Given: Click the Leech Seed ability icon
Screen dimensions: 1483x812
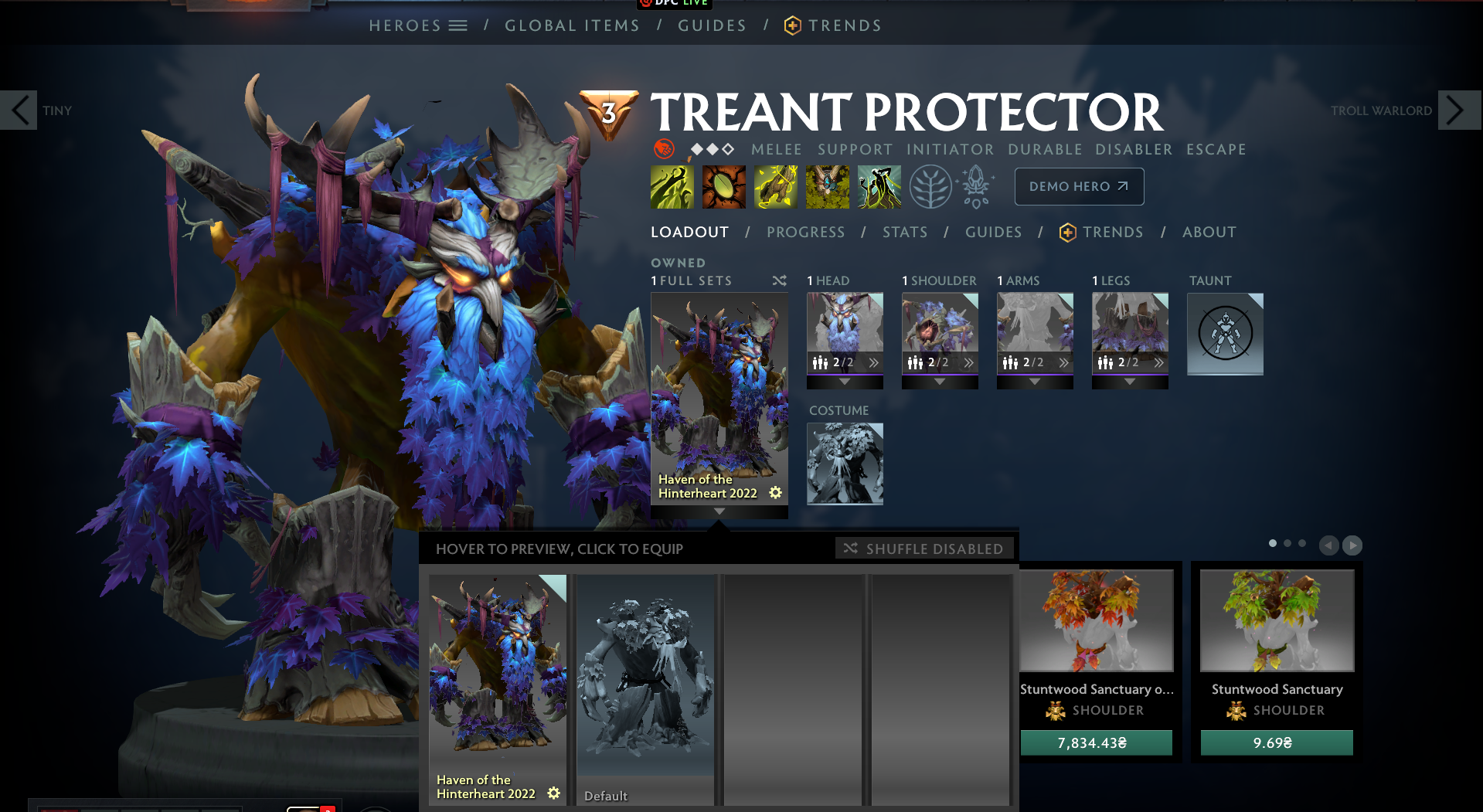Looking at the screenshot, I should tap(723, 186).
